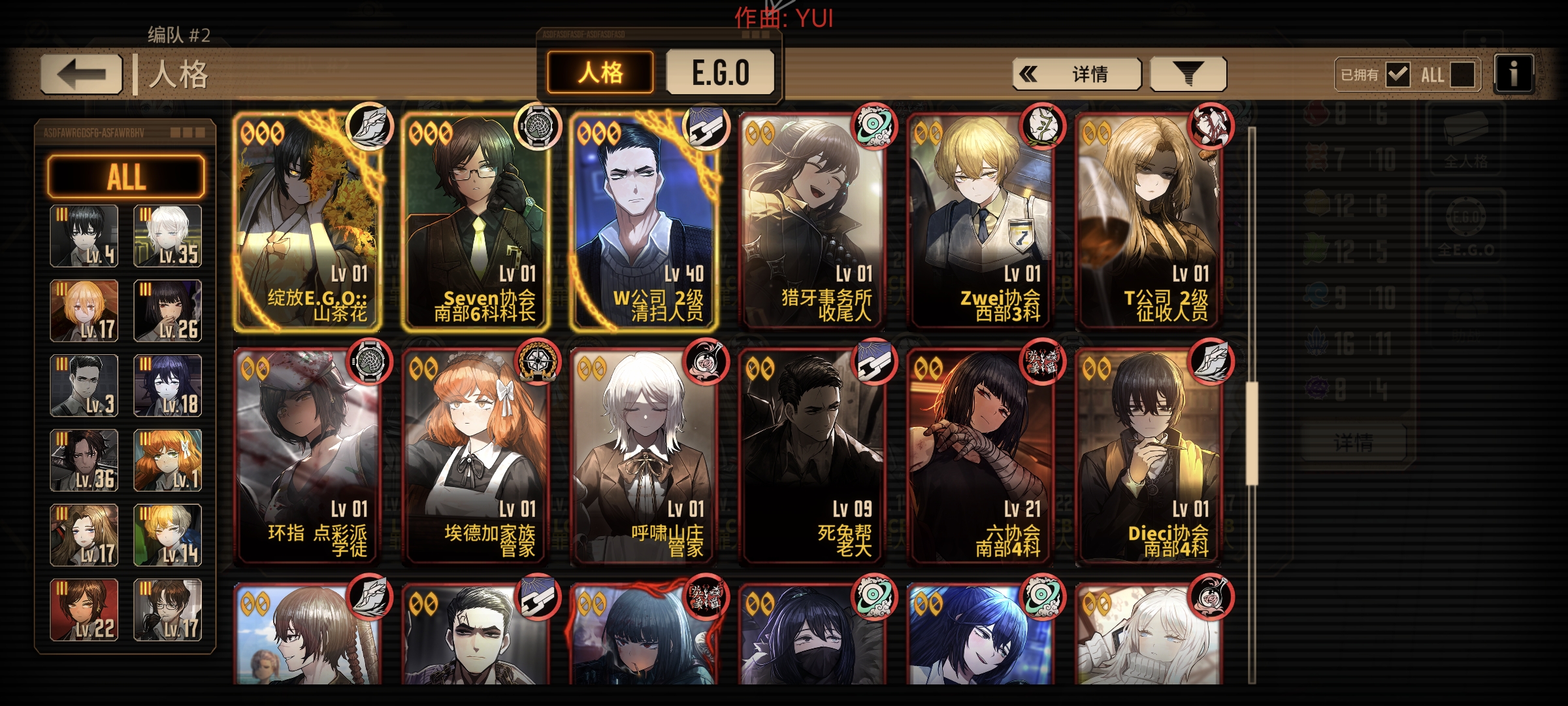
Task: Uncheck the 已拥有 checkbox
Action: [1398, 75]
